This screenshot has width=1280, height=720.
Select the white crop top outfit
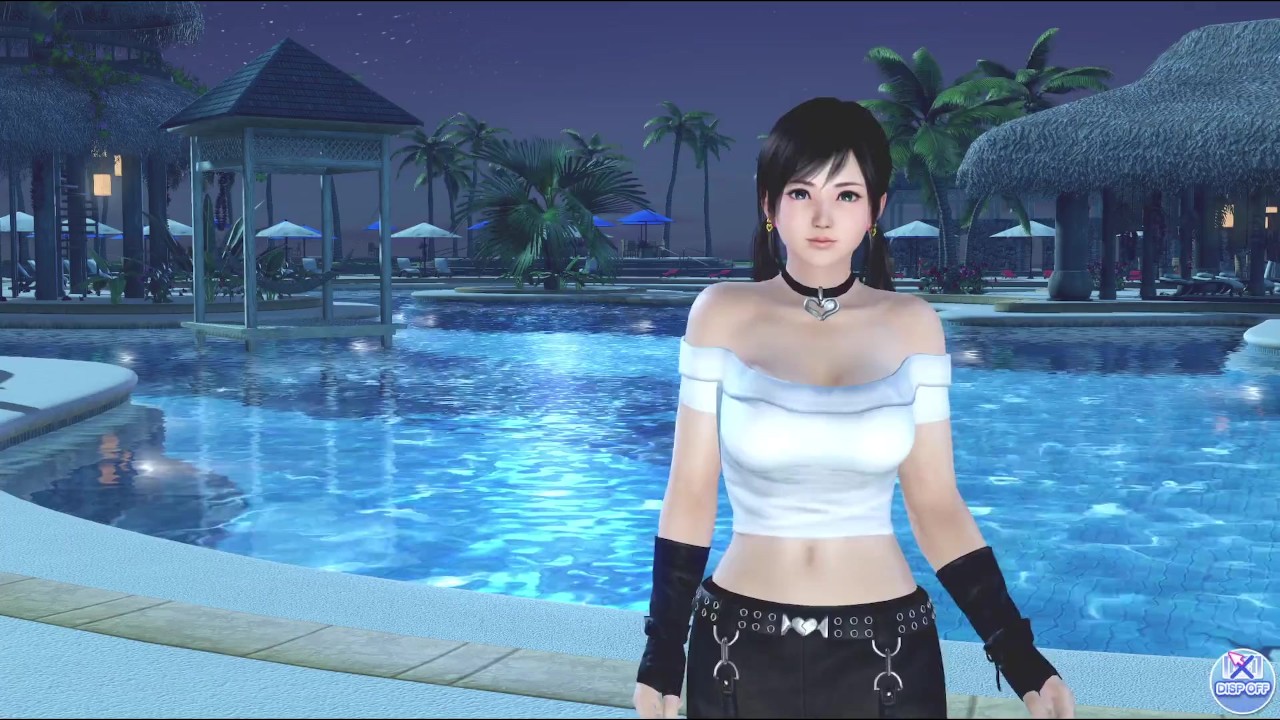tap(810, 450)
